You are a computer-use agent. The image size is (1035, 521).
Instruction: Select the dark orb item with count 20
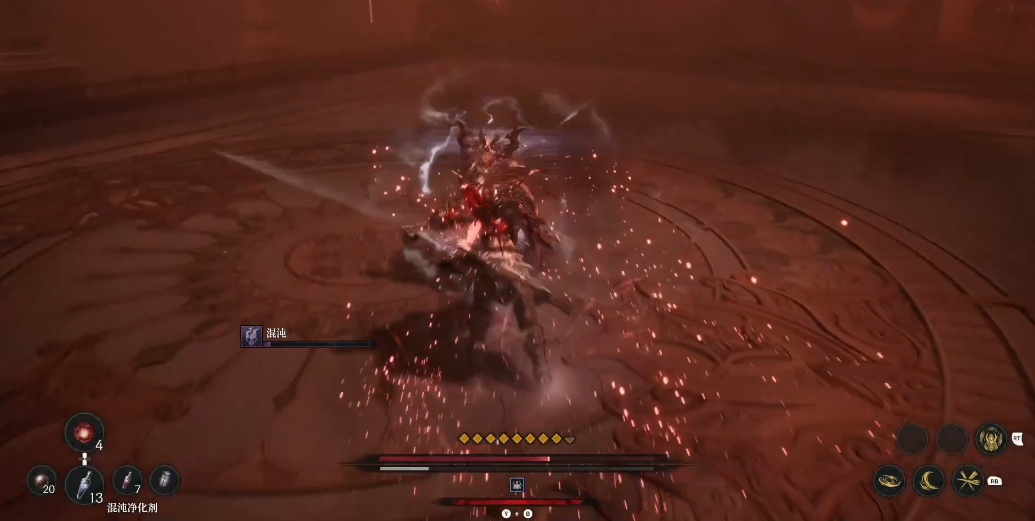tap(41, 481)
